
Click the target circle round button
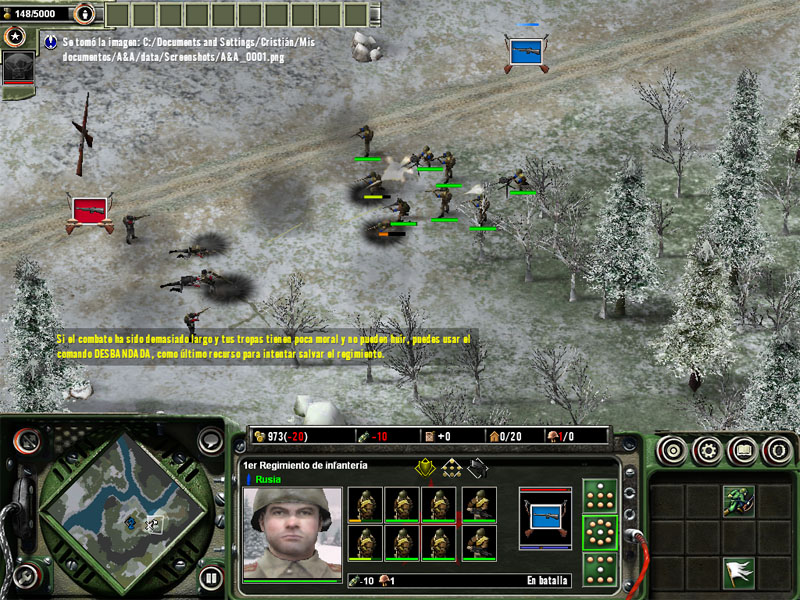pyautogui.click(x=673, y=450)
